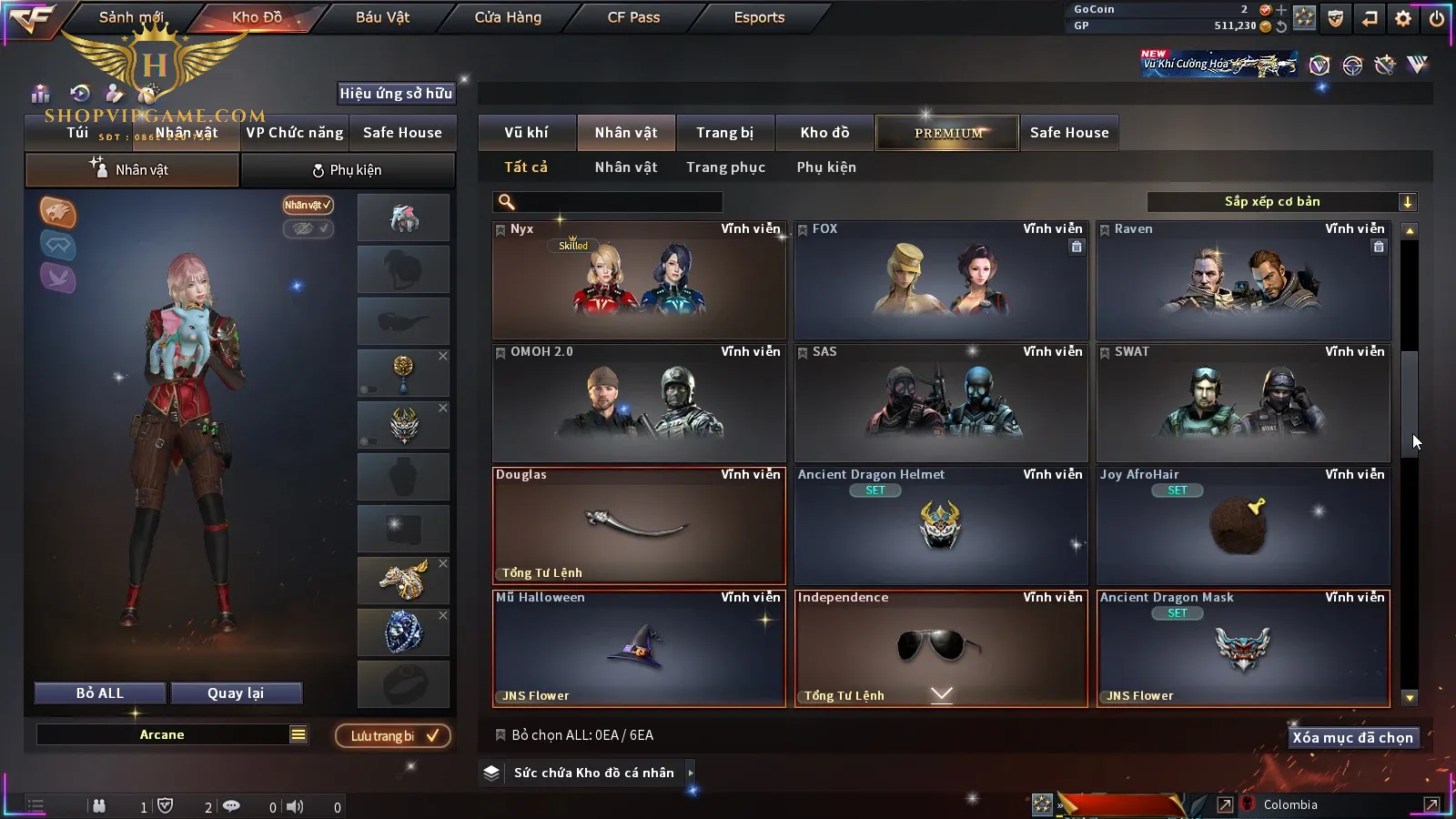Select the Mũ Halloween witch hat

[x=639, y=649]
